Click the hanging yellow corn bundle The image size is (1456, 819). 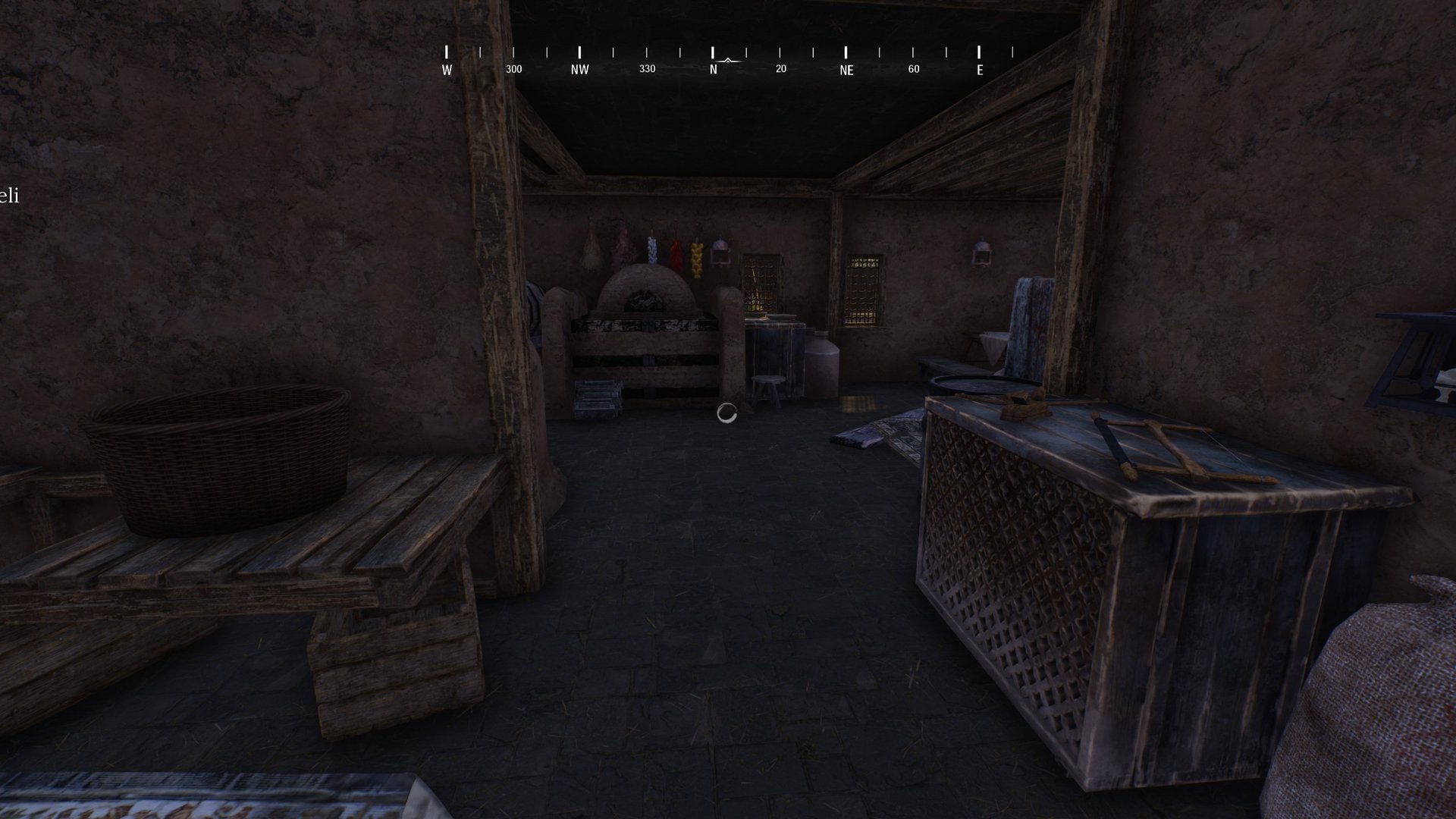click(697, 259)
